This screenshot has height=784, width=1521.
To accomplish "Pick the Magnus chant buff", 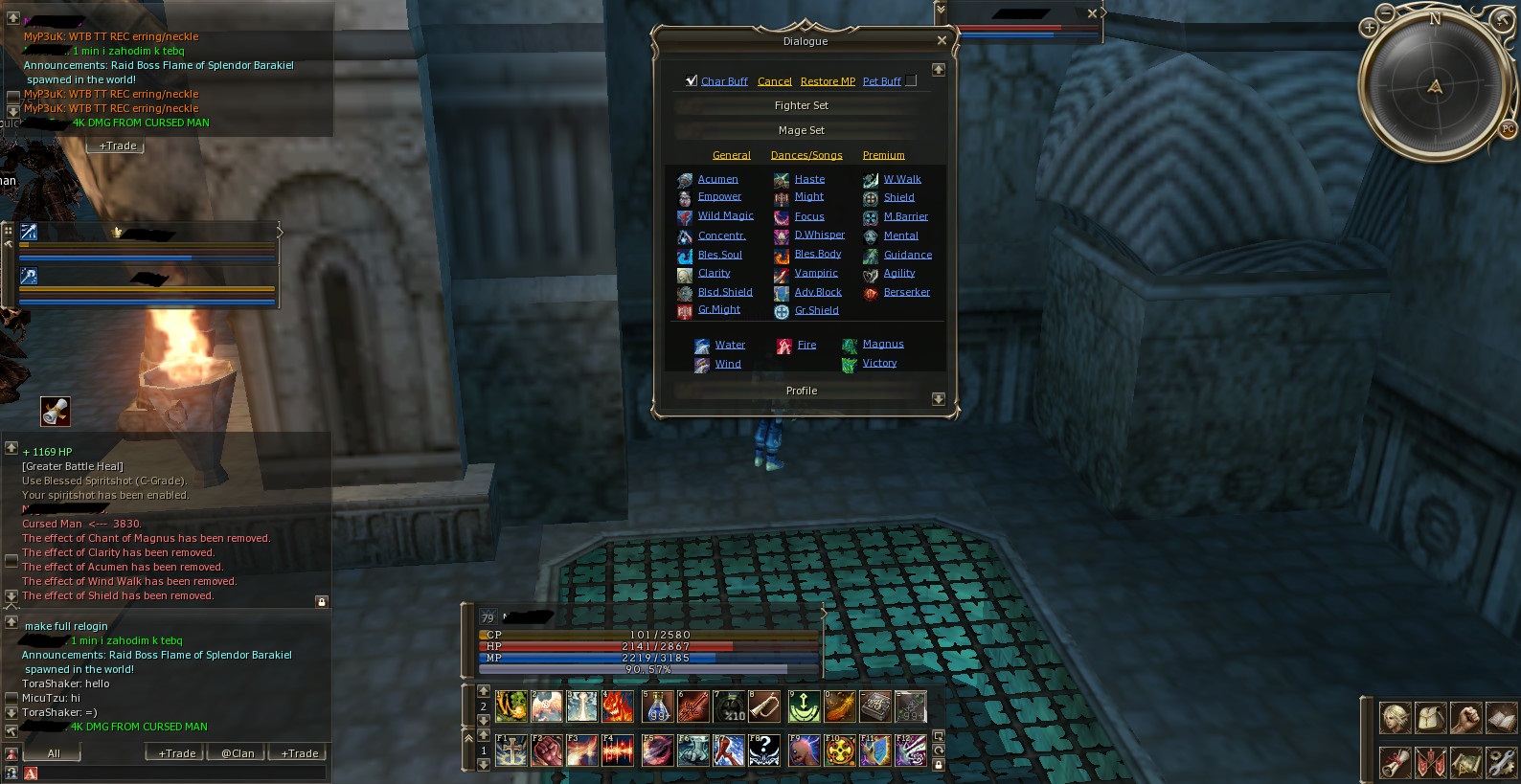I will pos(882,344).
